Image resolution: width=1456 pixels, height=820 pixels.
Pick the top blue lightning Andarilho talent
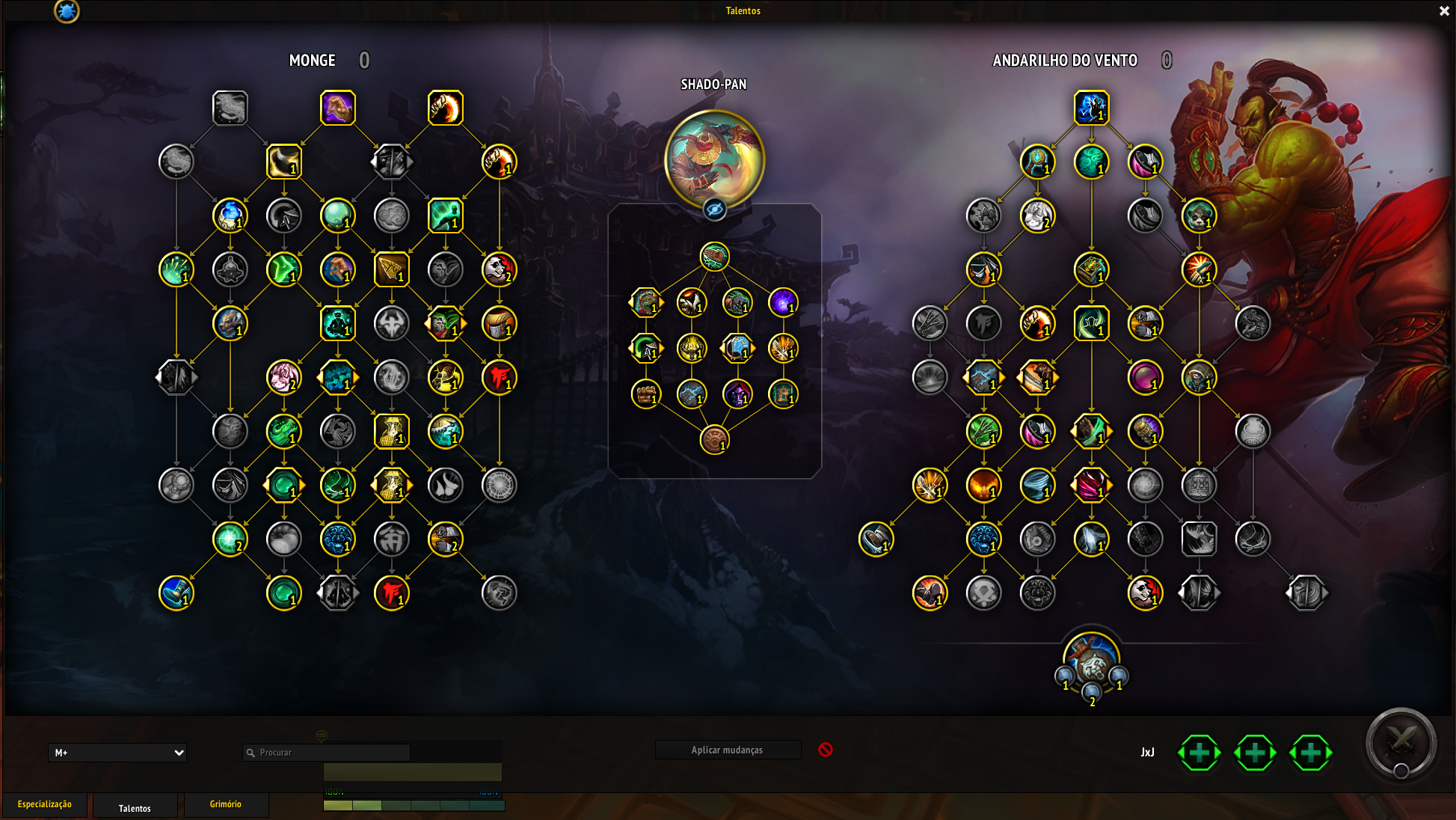click(x=1091, y=108)
